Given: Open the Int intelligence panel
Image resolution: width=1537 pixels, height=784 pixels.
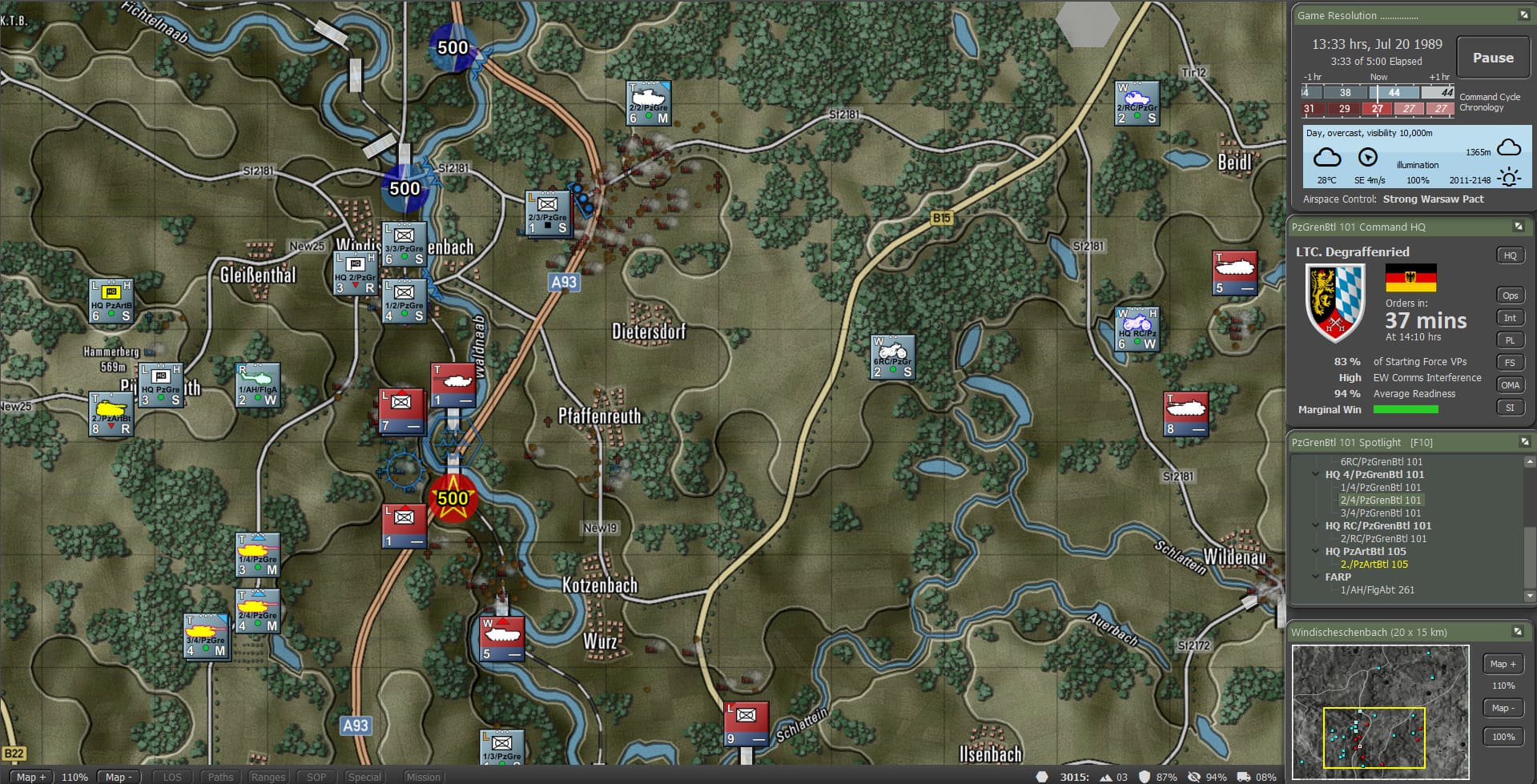Looking at the screenshot, I should tap(1510, 318).
